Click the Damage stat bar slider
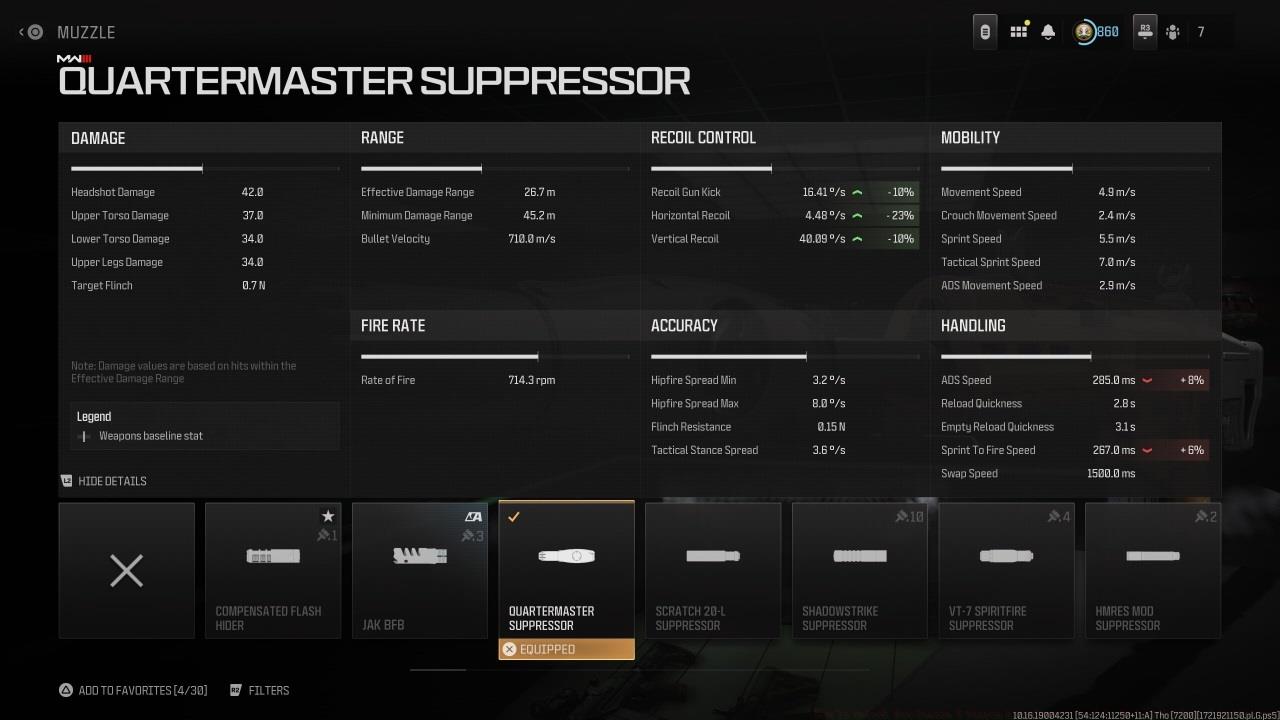Screen dimensions: 1280x720 coord(137,168)
